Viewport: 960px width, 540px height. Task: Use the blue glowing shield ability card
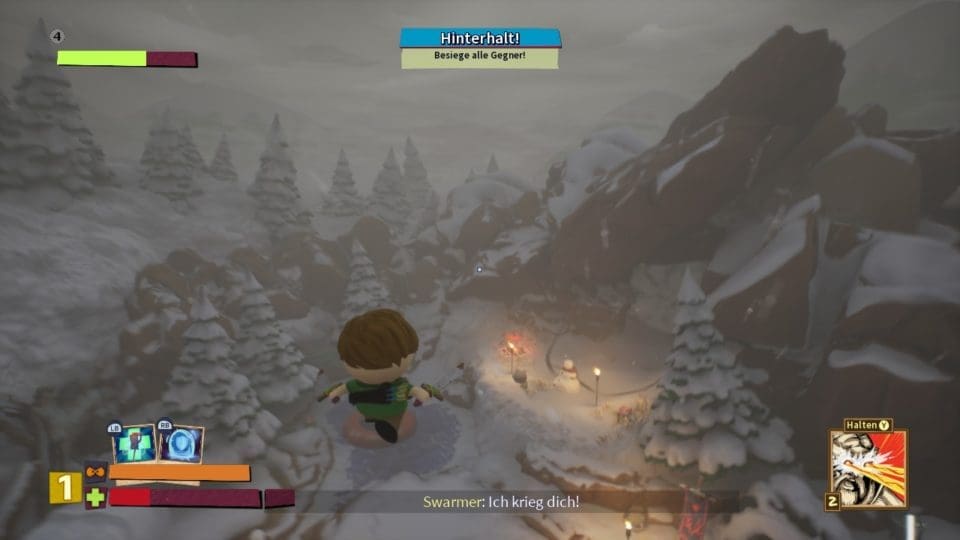181,444
